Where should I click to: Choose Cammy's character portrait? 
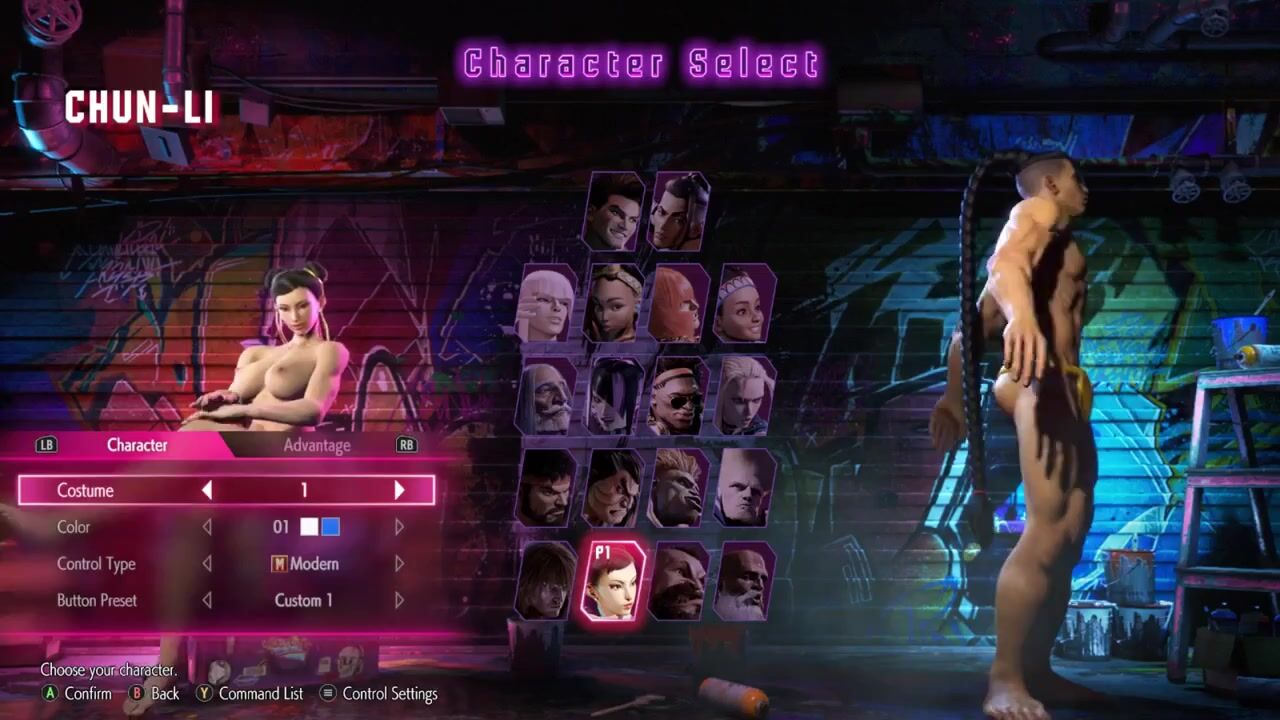click(x=745, y=396)
